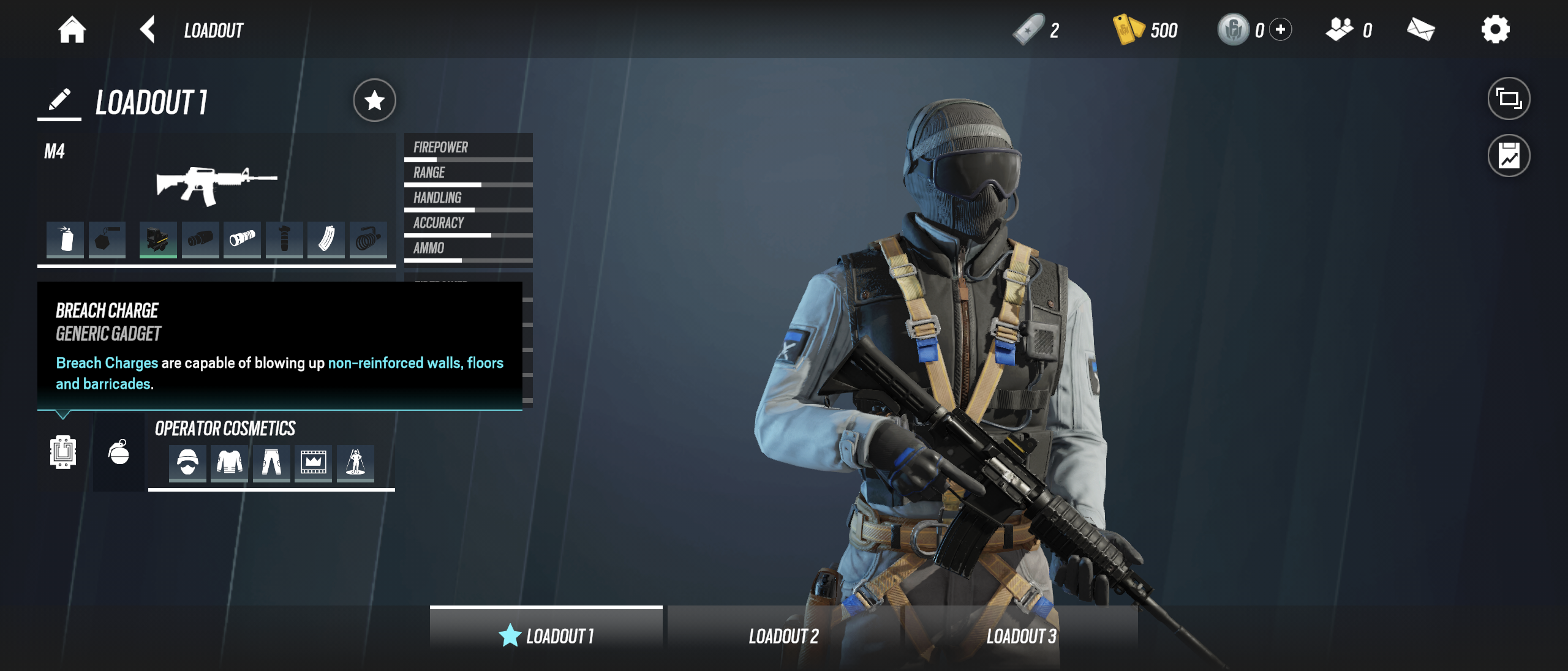
Task: Add currency with the plus button
Action: [1281, 29]
